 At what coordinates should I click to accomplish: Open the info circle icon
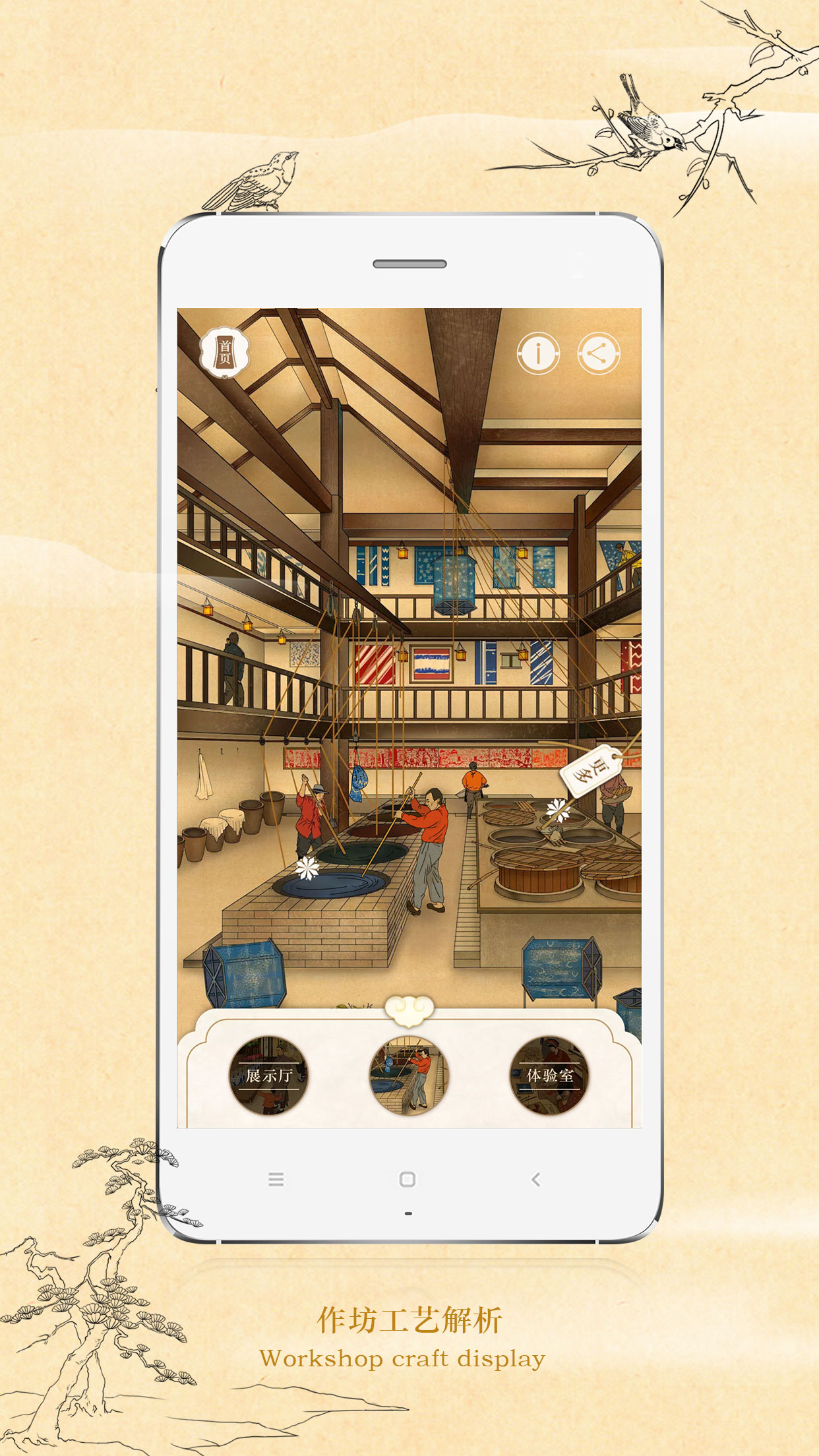coord(538,353)
